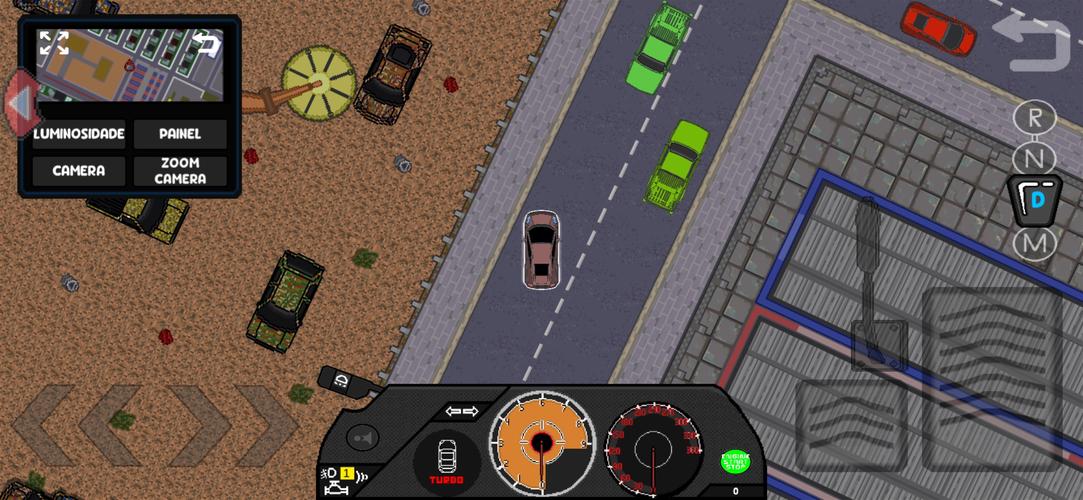1083x500 pixels.
Task: Tap the Camera button
Action: click(x=79, y=171)
